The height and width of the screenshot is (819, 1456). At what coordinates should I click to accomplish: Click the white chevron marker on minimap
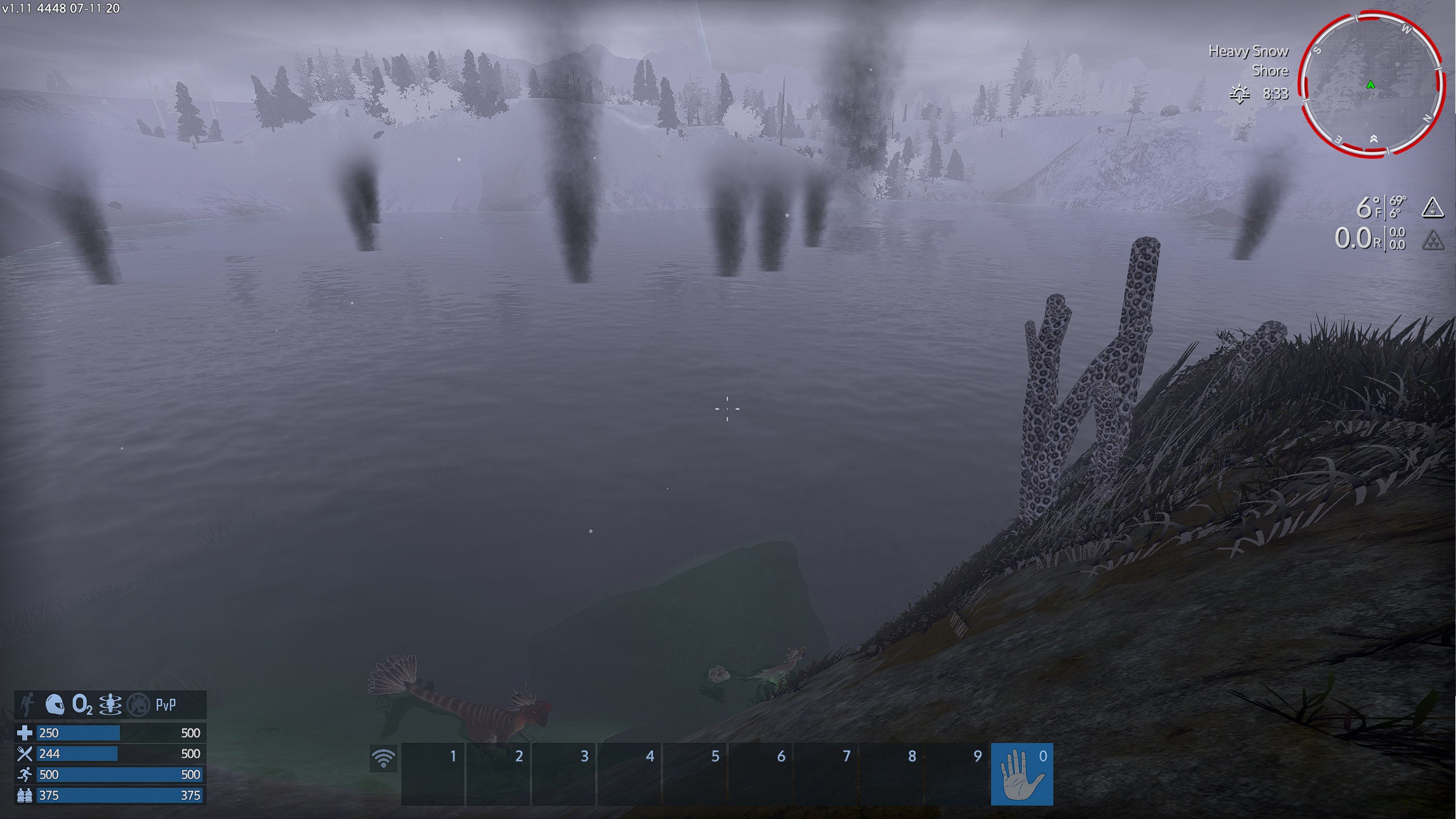pos(1374,139)
